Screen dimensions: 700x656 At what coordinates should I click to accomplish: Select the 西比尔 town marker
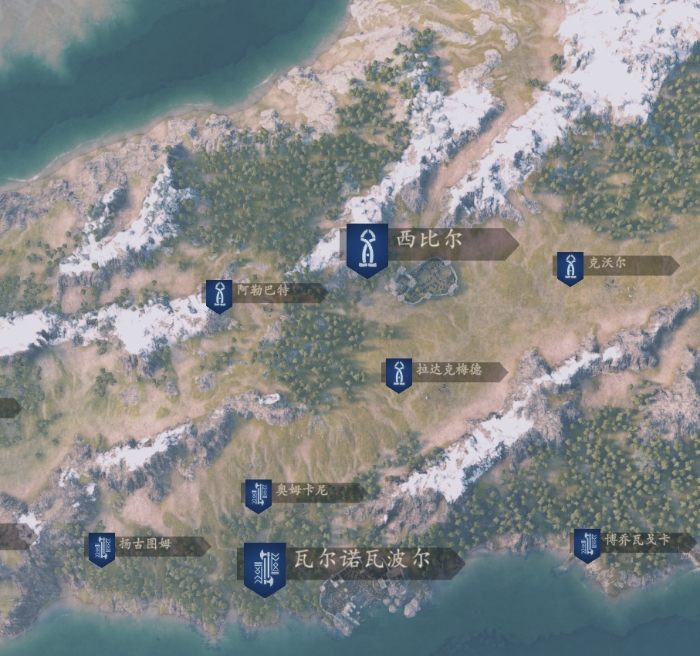367,247
